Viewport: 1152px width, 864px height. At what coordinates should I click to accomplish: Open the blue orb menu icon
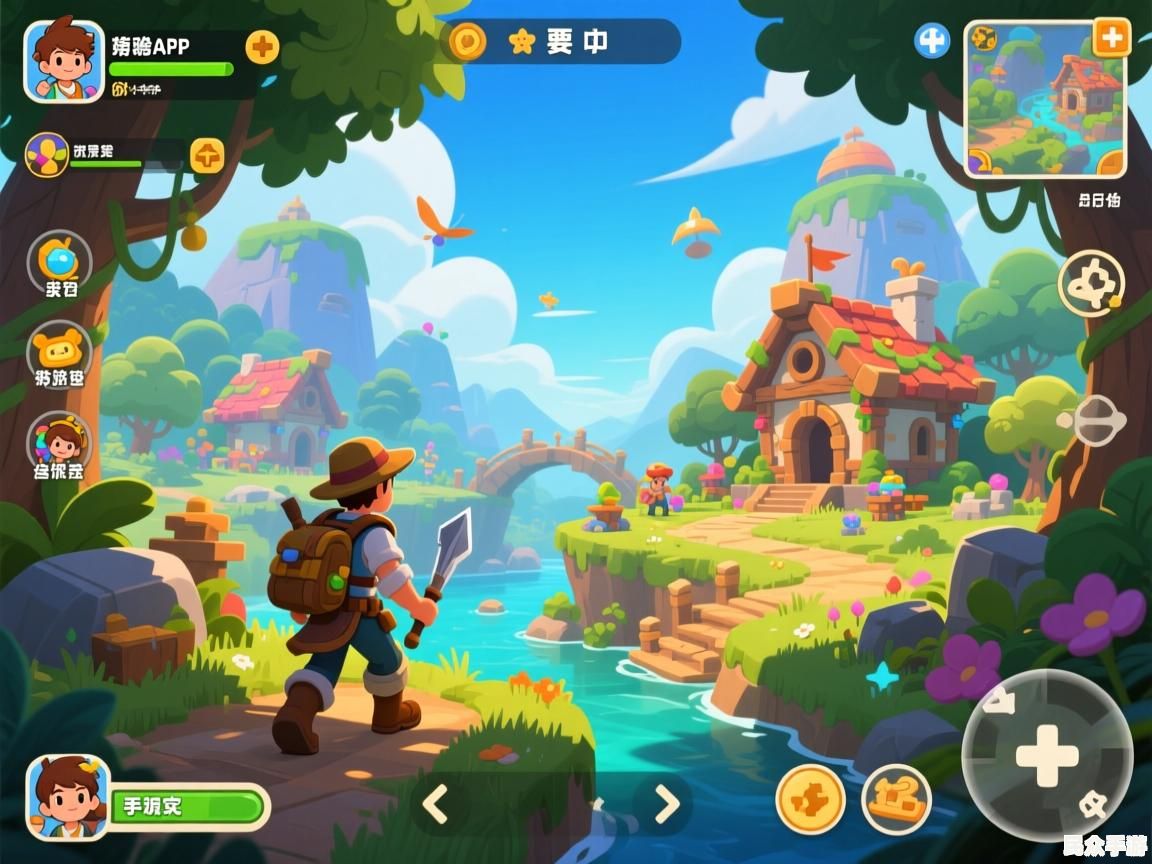pos(58,261)
